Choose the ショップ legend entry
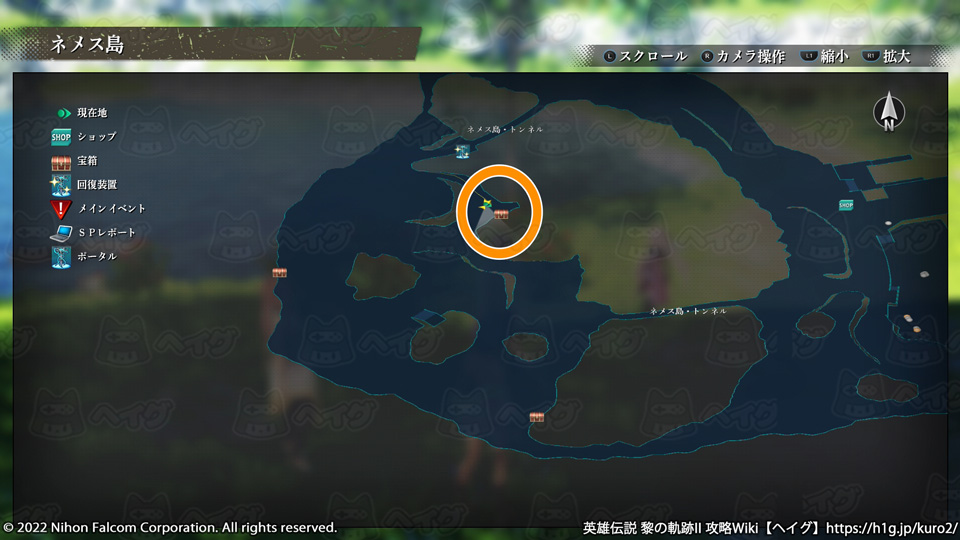Image resolution: width=960 pixels, height=540 pixels. [85, 136]
